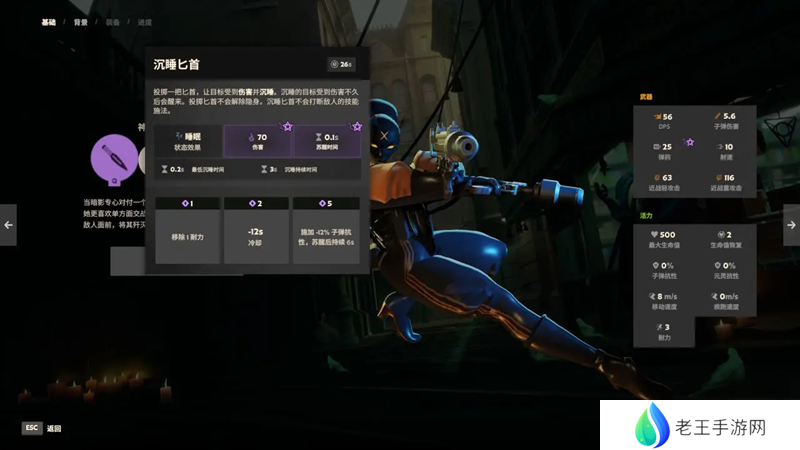
Task: Select the tier 2 upgrade -12s 冷却
Action: 257,230
